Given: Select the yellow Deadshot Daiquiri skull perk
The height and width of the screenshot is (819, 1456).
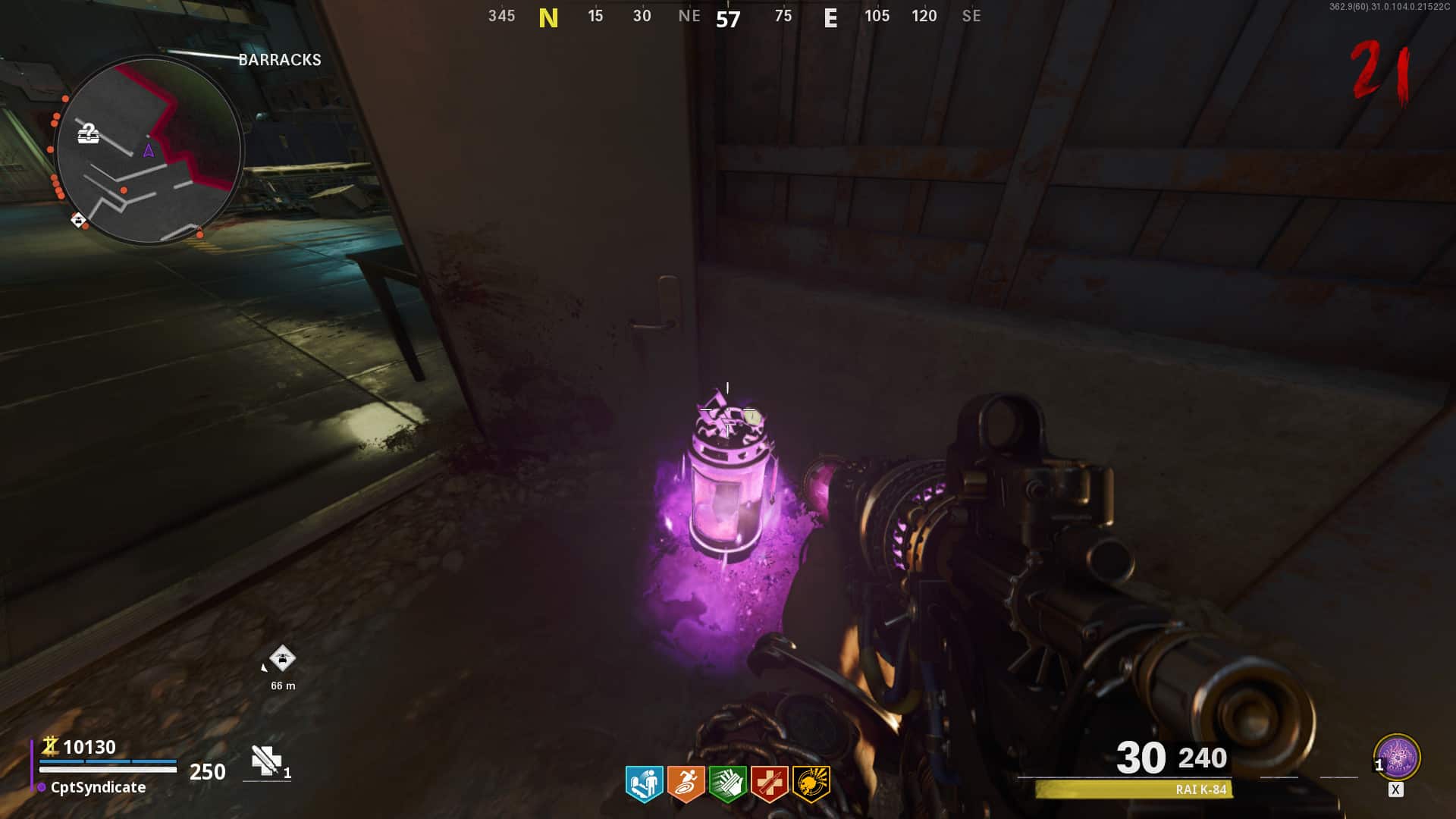Looking at the screenshot, I should 811,783.
